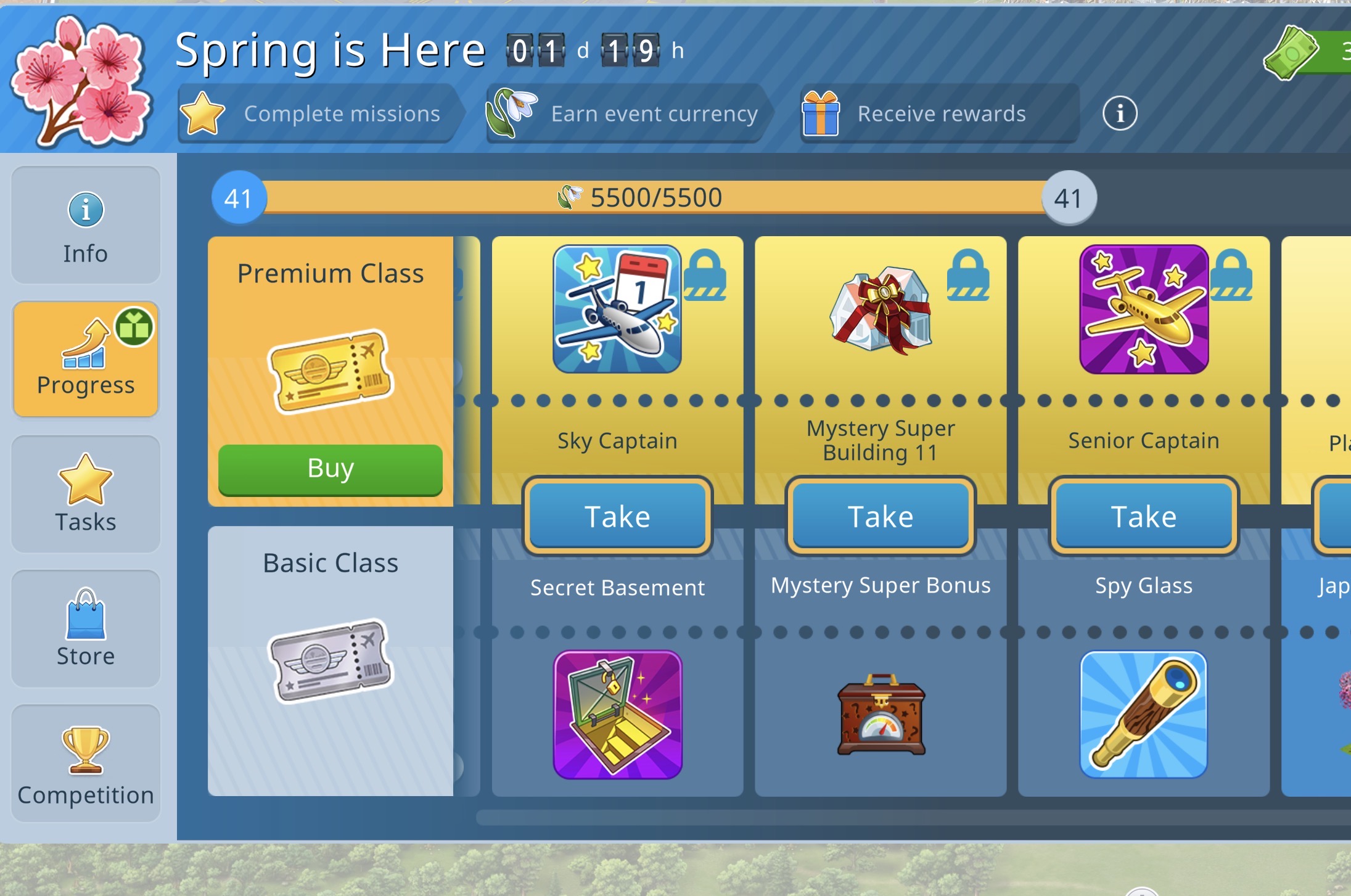Inspect the Secret Basement trapdoor icon
Viewport: 1351px width, 896px height.
pos(617,715)
